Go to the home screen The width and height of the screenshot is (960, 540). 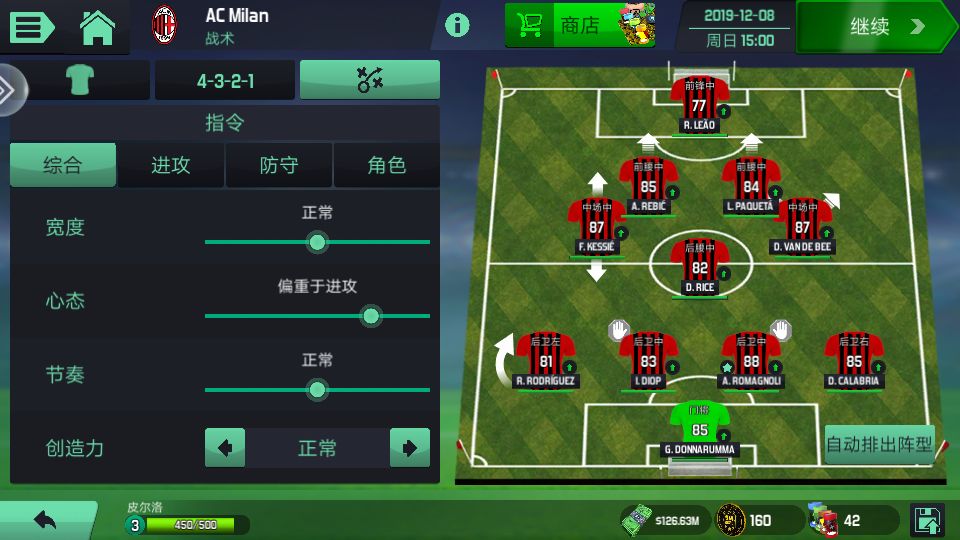click(x=98, y=26)
